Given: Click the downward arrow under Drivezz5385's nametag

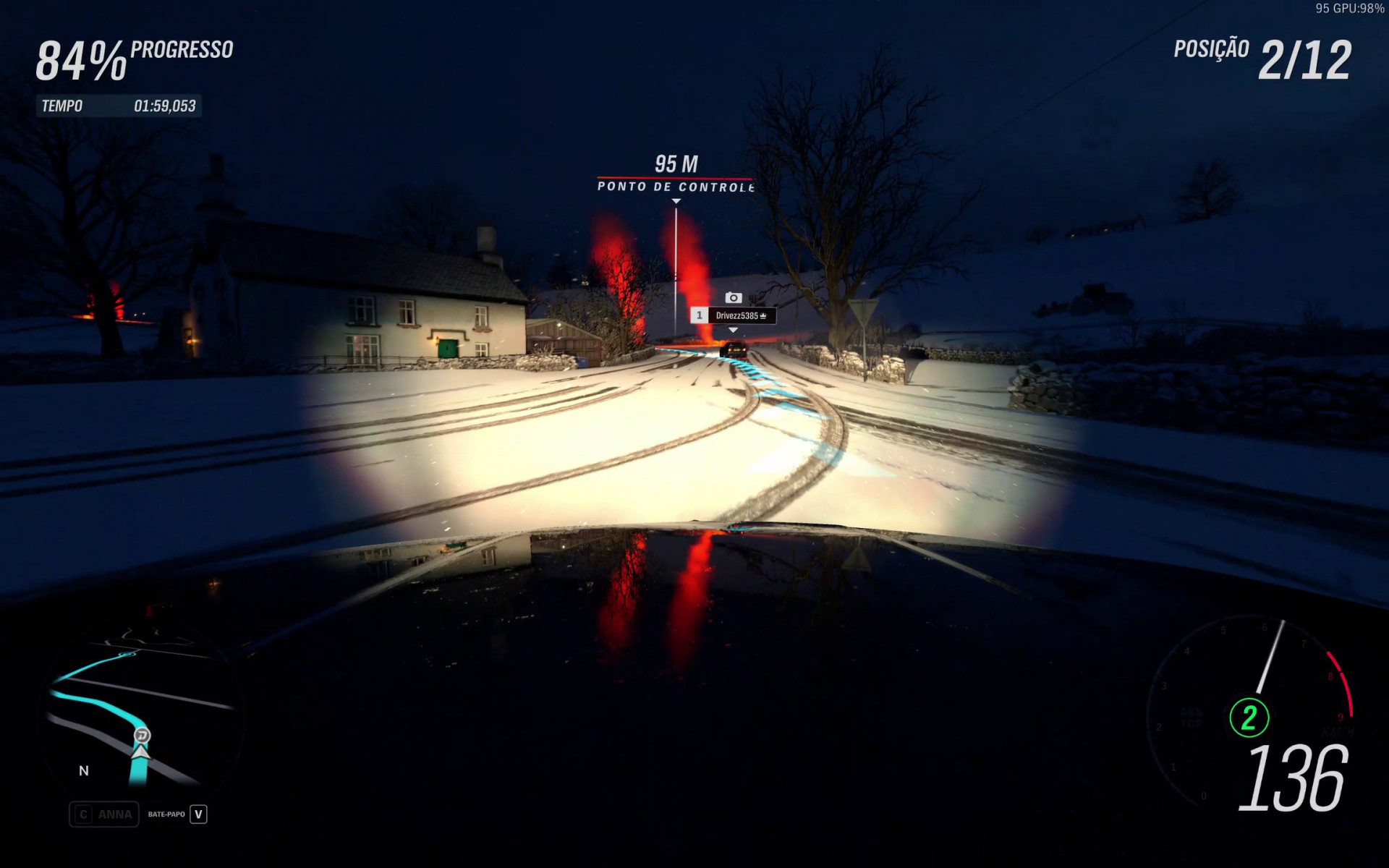Looking at the screenshot, I should click(x=733, y=331).
